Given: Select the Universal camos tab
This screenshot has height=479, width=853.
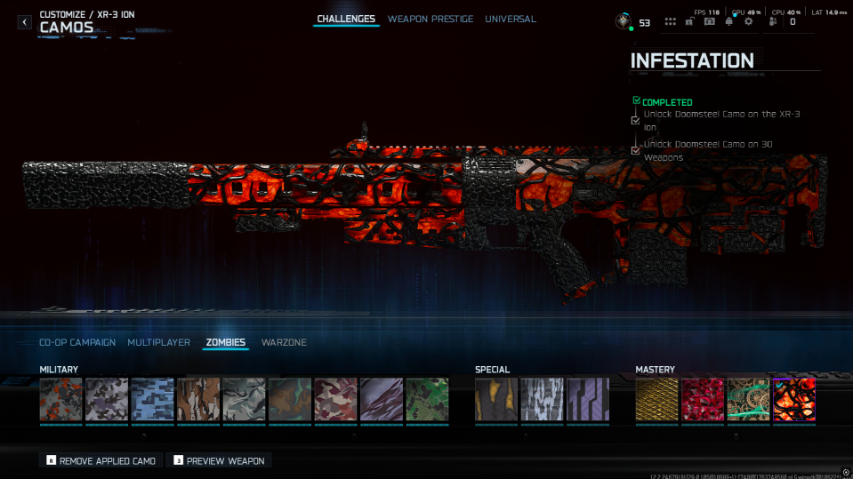Looking at the screenshot, I should [510, 19].
